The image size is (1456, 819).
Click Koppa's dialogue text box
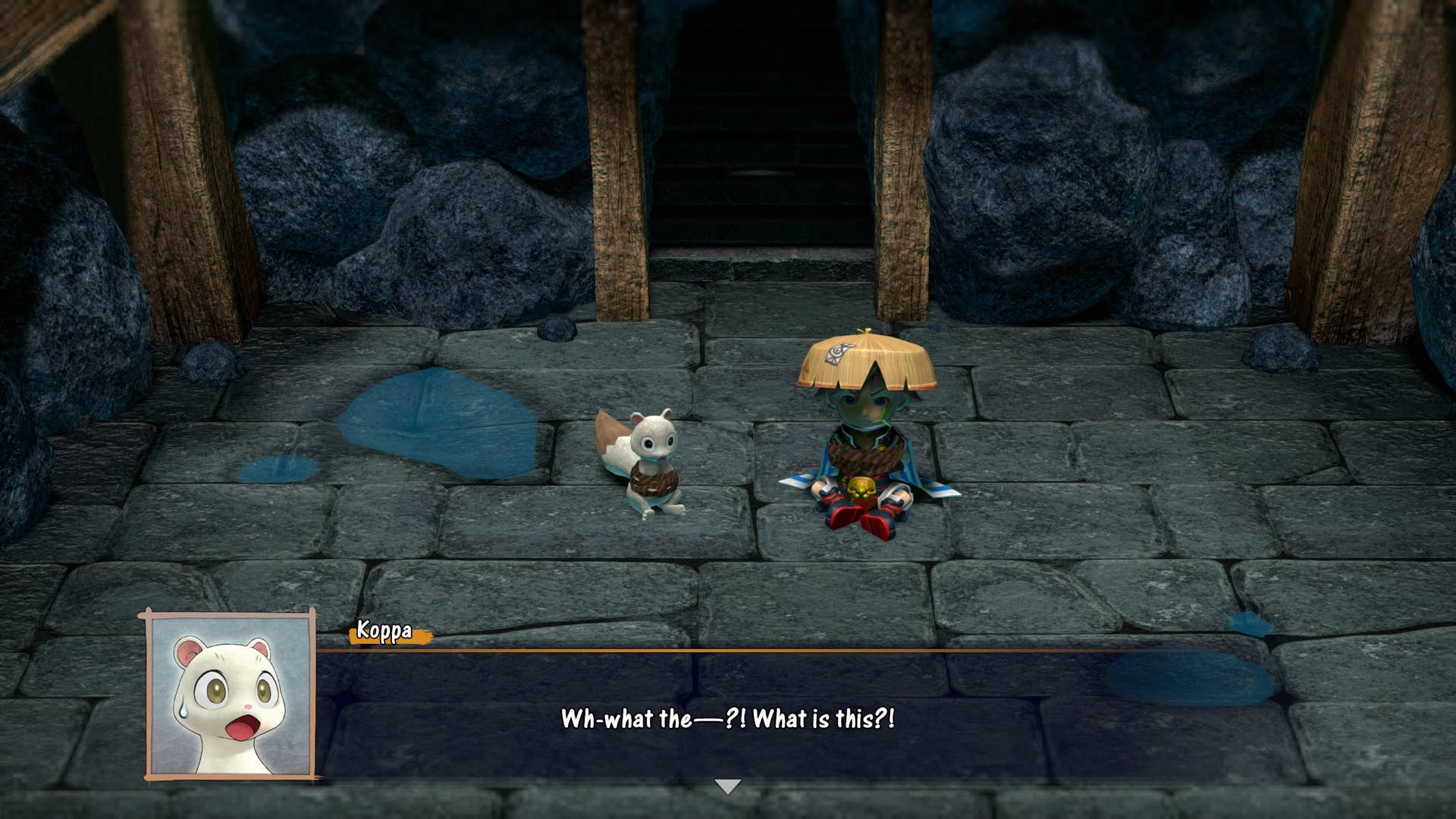pos(728,718)
